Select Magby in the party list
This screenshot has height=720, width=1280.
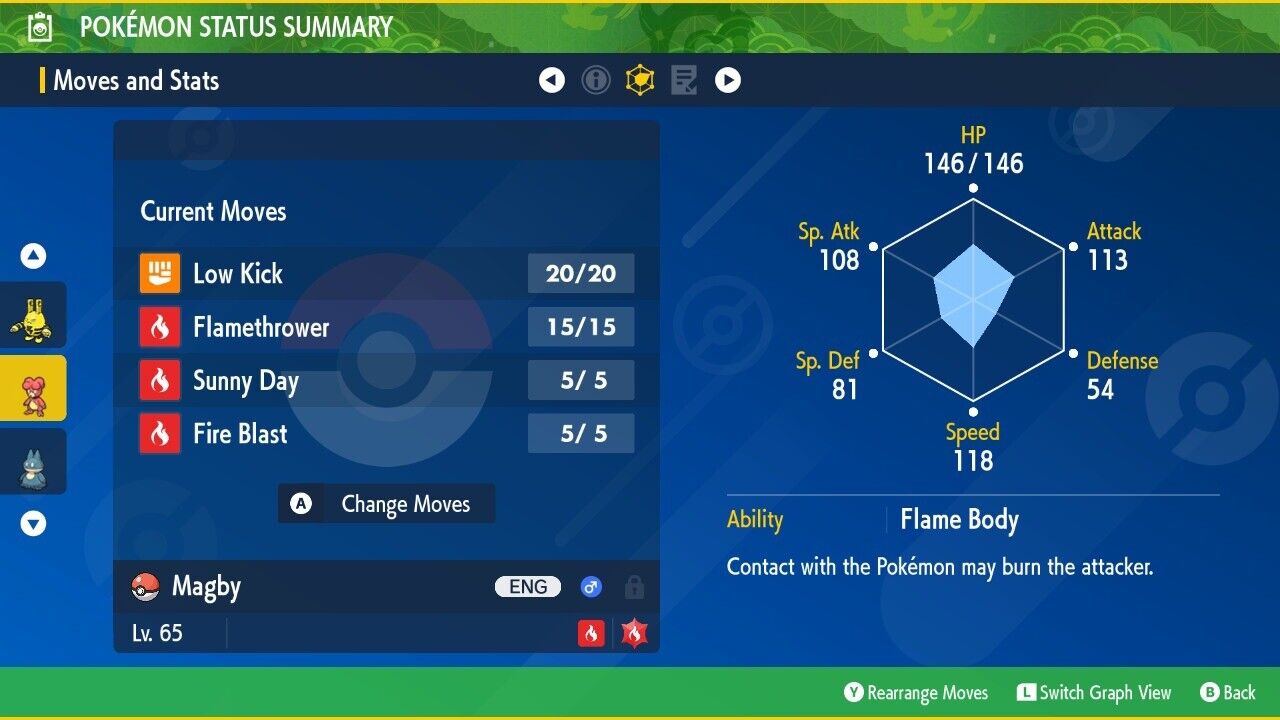33,388
